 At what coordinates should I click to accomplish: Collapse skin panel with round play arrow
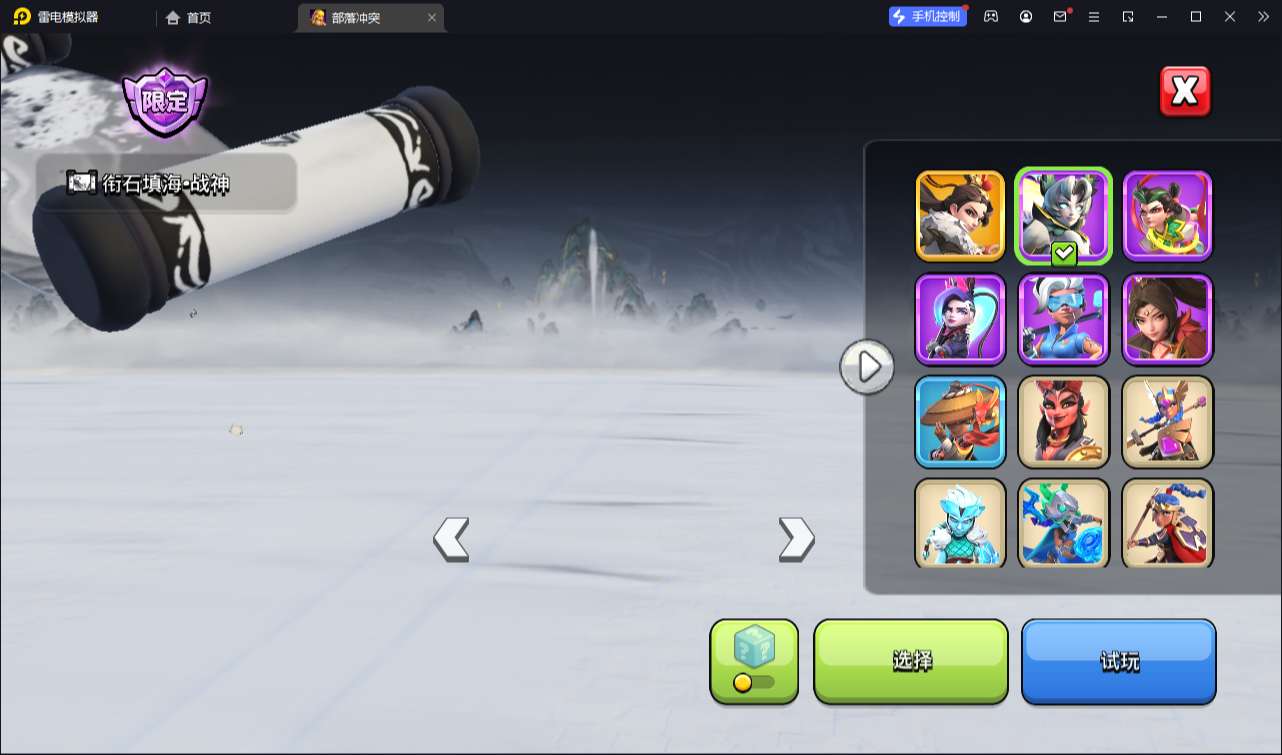pos(867,367)
